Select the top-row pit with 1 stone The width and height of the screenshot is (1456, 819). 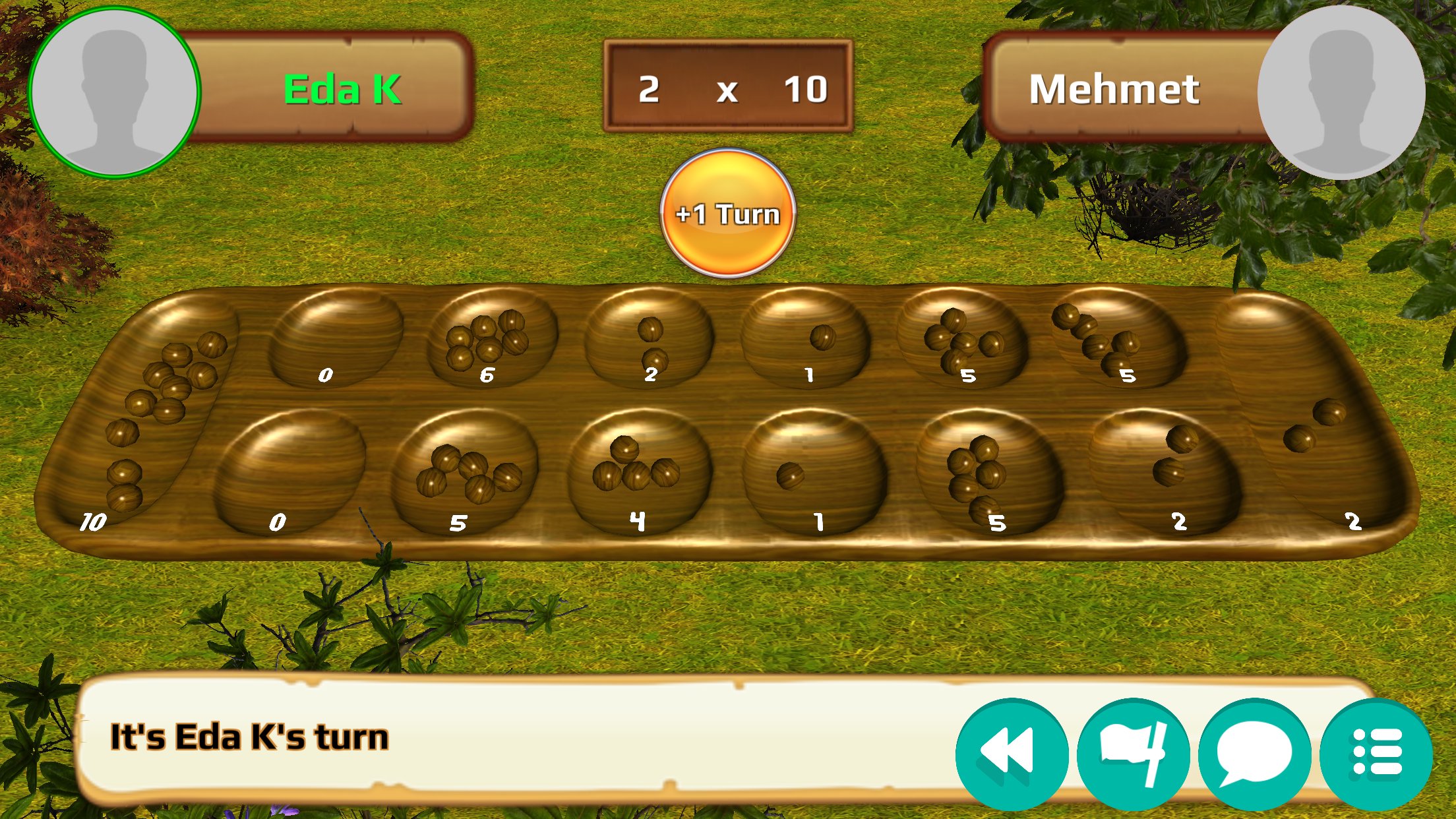tap(806, 339)
